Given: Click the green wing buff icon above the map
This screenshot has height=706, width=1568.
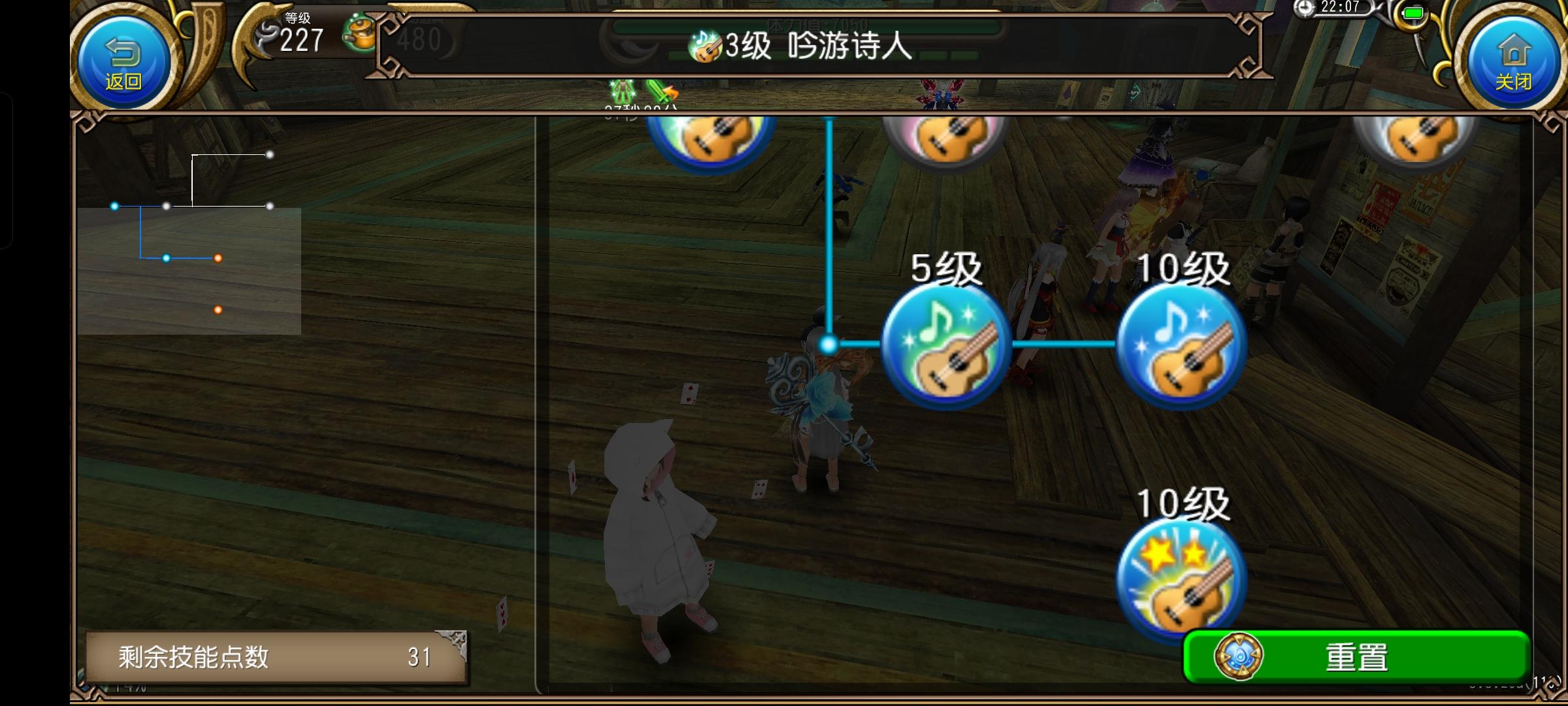Looking at the screenshot, I should pyautogui.click(x=621, y=90).
